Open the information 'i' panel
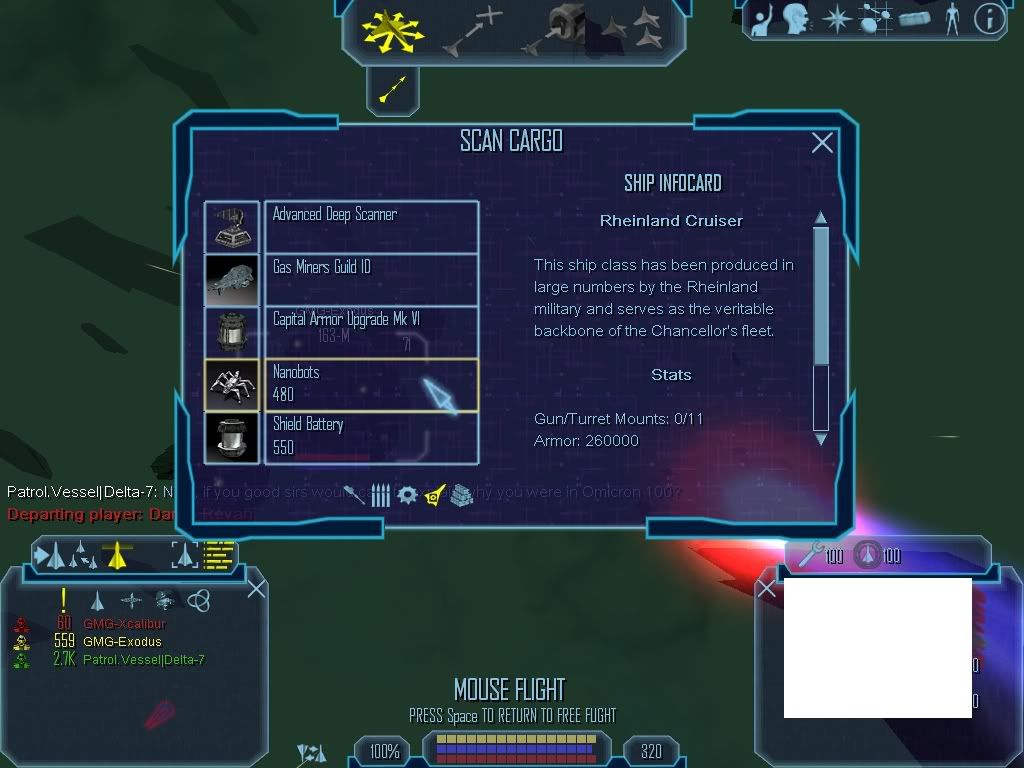Image resolution: width=1024 pixels, height=768 pixels. coord(988,18)
